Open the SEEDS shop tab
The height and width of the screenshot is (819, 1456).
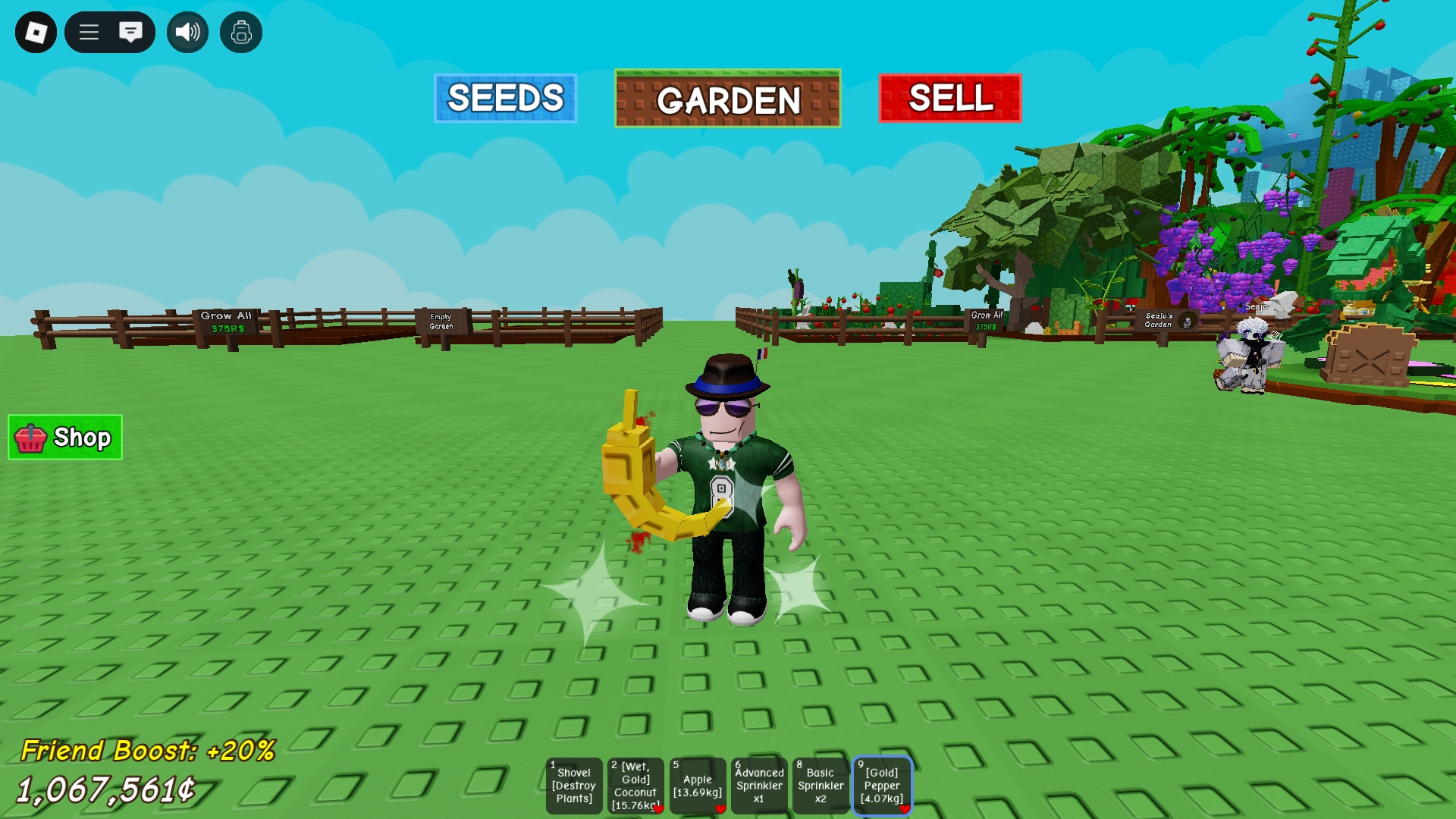[x=505, y=98]
